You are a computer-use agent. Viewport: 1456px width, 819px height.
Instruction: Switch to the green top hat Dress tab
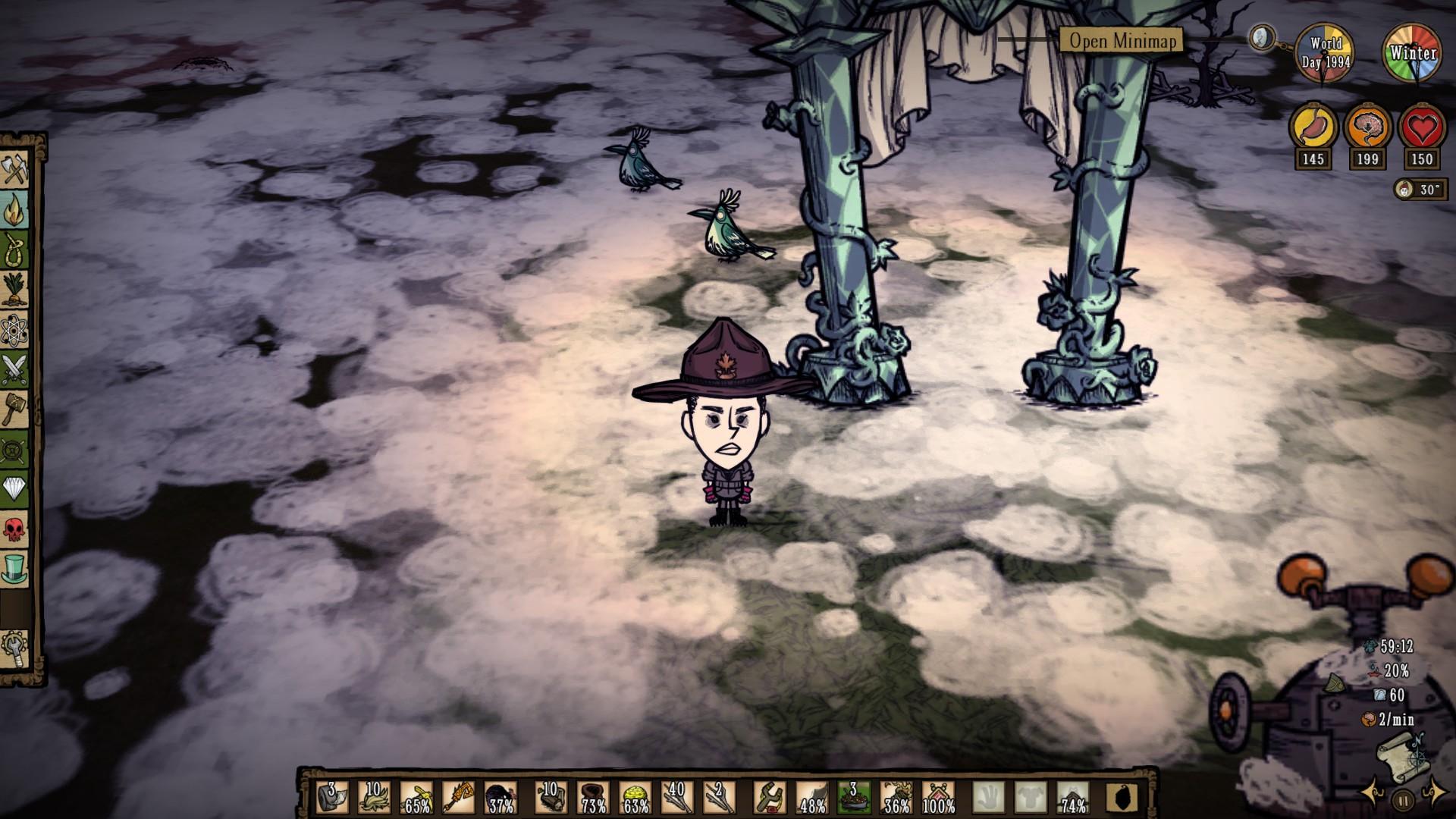[15, 569]
